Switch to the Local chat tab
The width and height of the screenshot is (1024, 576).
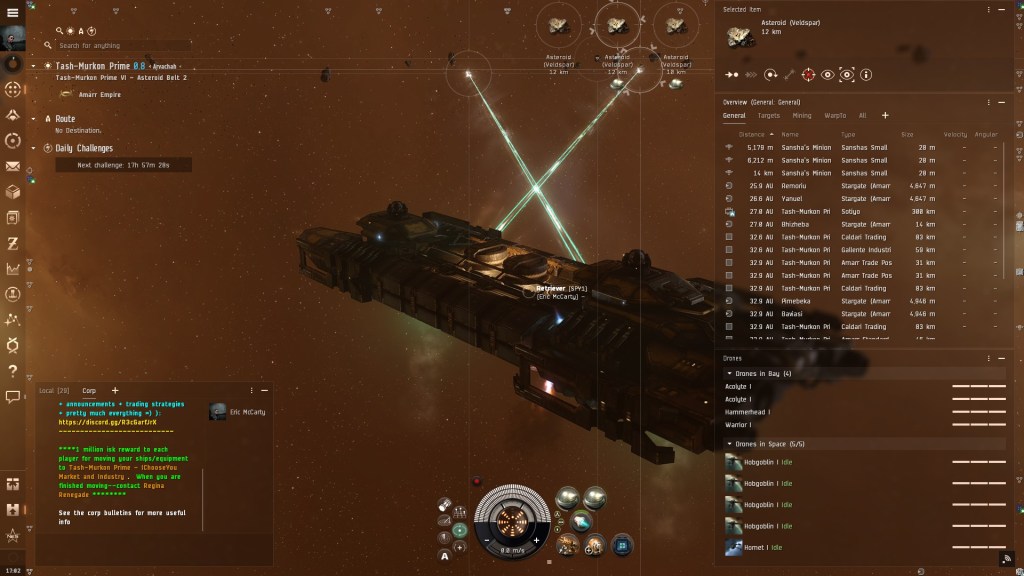[x=54, y=390]
